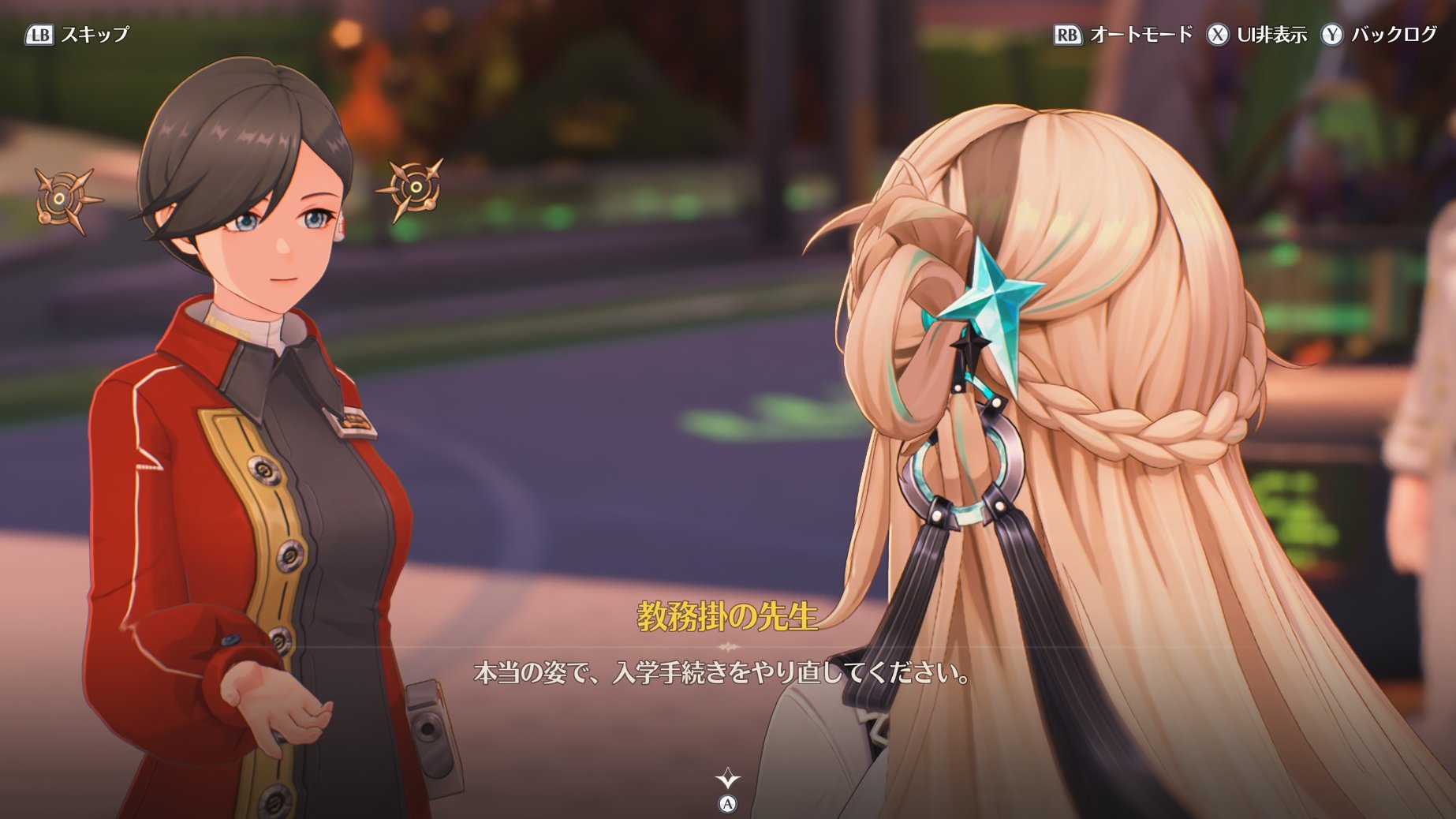Skip the cutscene with スキップ

(x=77, y=35)
